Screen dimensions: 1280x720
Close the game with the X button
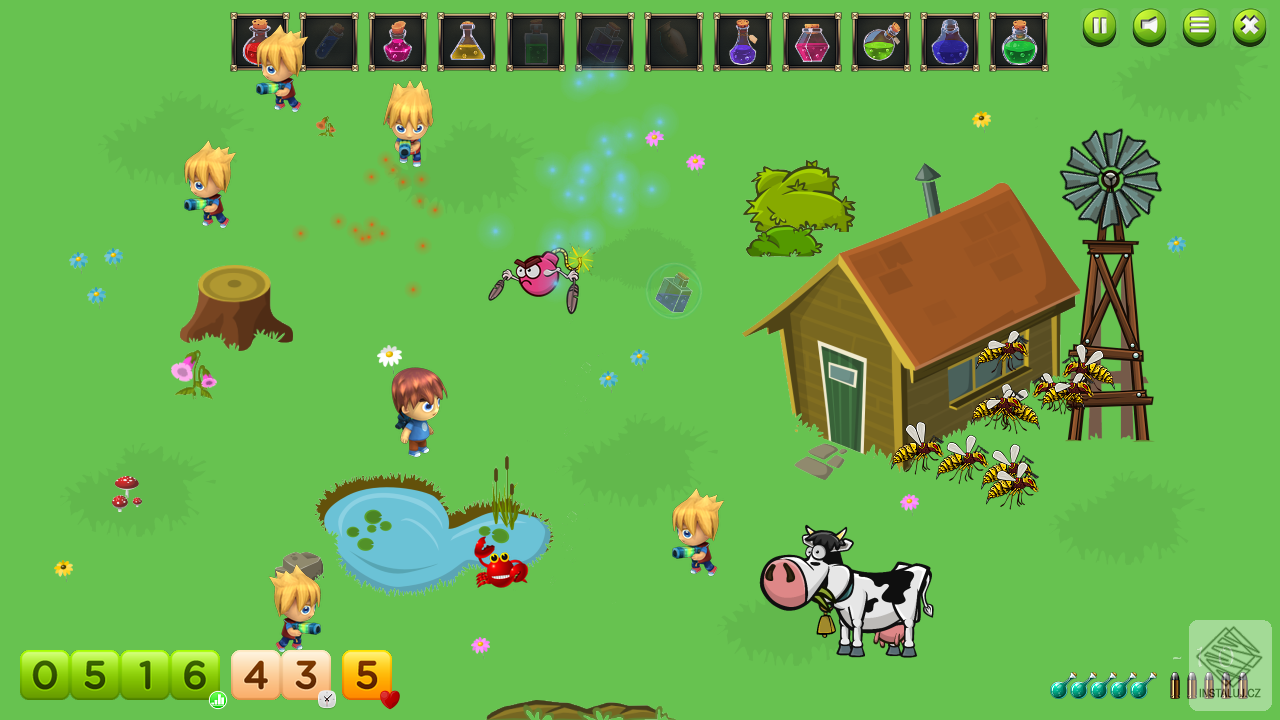[x=1249, y=26]
